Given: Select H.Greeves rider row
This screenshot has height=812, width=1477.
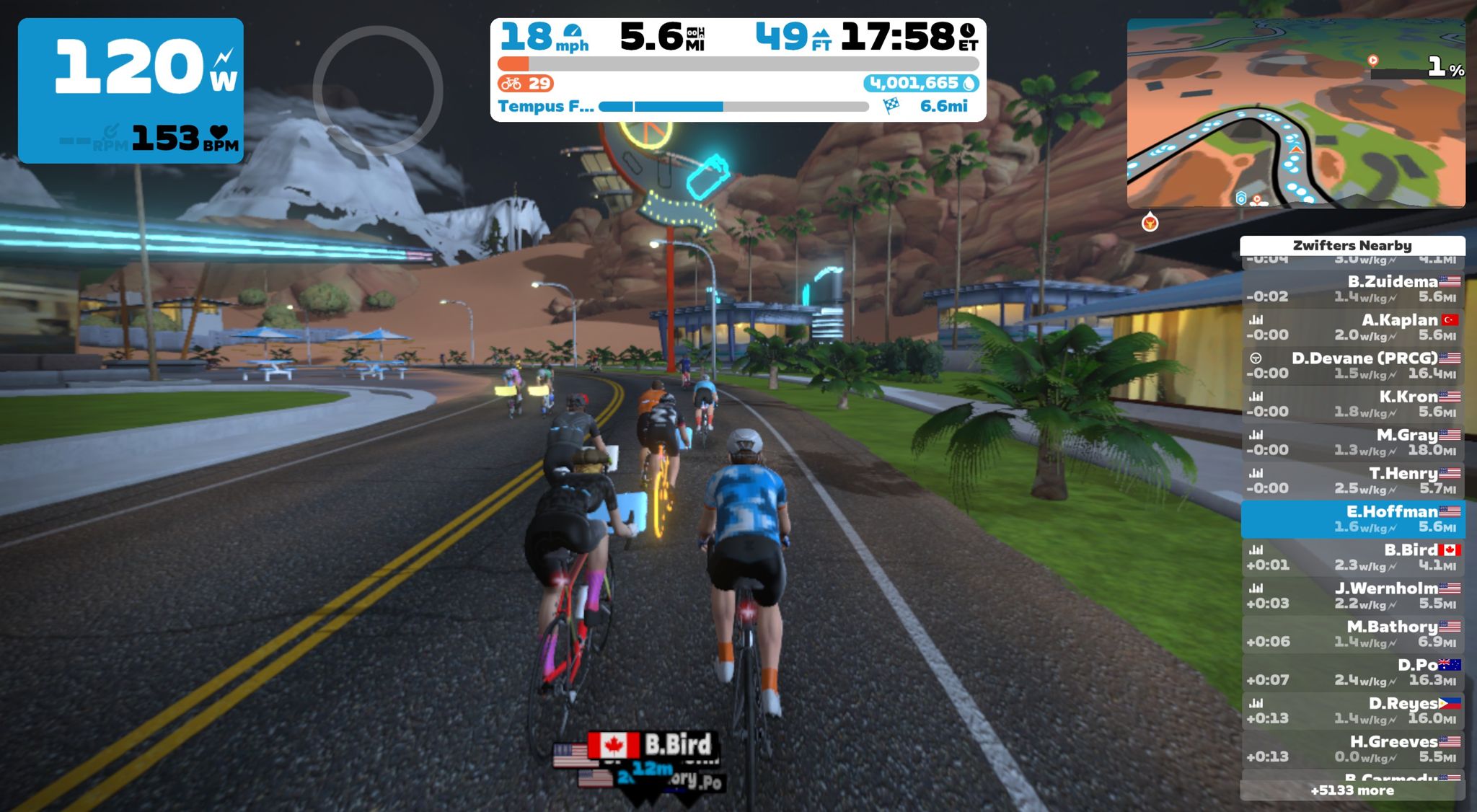Looking at the screenshot, I should tap(1352, 749).
